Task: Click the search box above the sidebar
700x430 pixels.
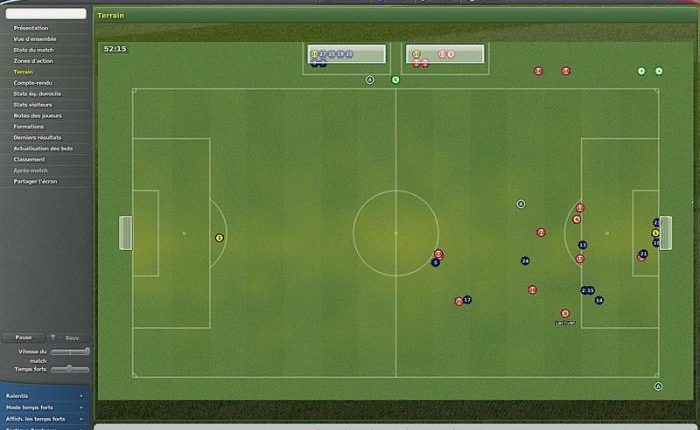Action: click(x=45, y=14)
